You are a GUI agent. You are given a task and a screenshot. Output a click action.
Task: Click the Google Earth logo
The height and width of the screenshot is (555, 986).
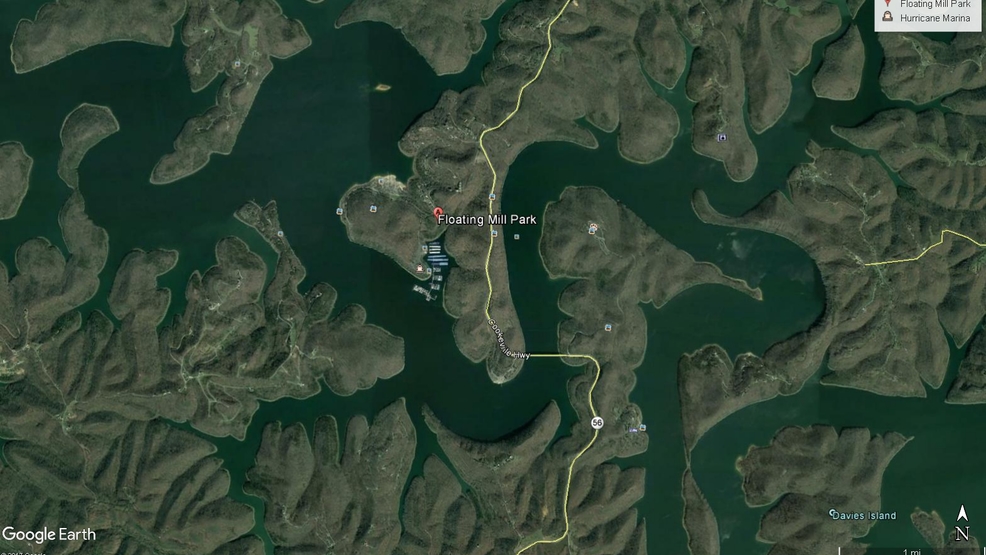[49, 534]
